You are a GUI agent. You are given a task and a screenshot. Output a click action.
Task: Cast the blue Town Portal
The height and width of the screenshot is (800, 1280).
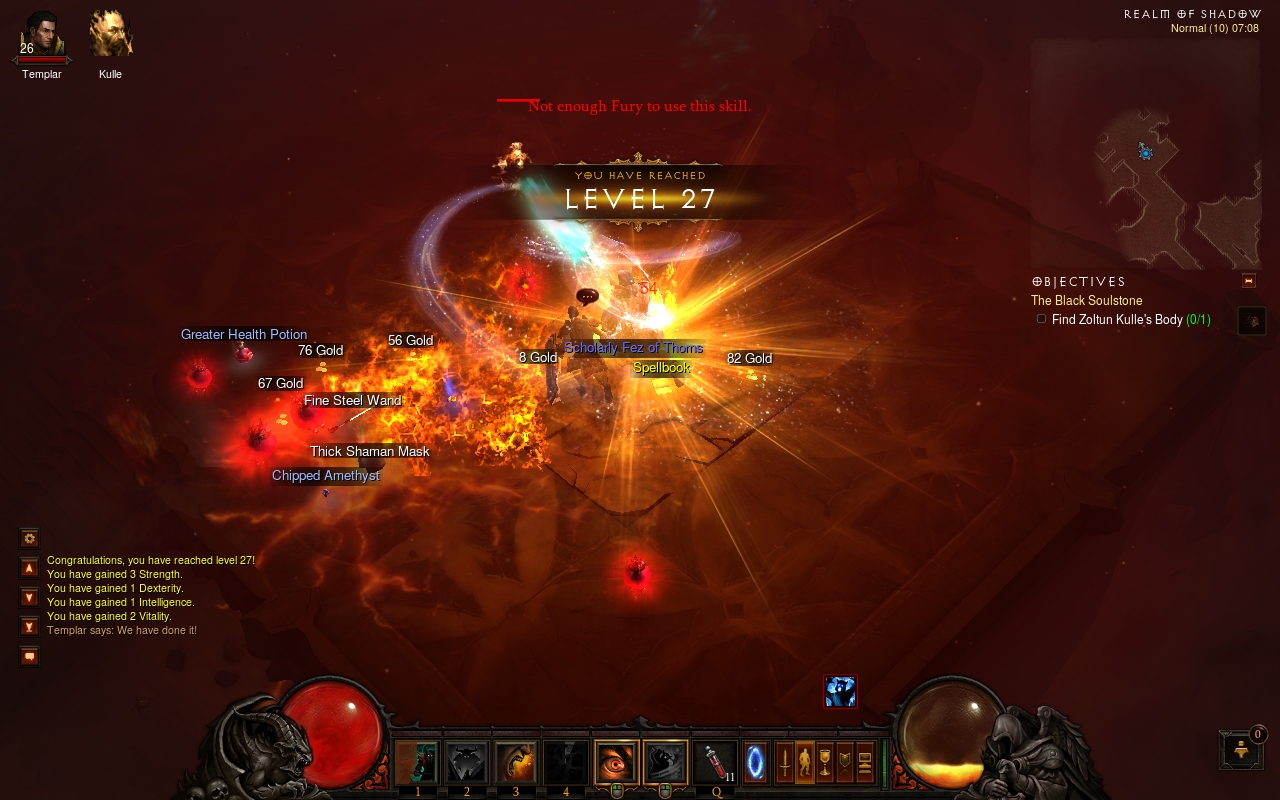point(756,762)
